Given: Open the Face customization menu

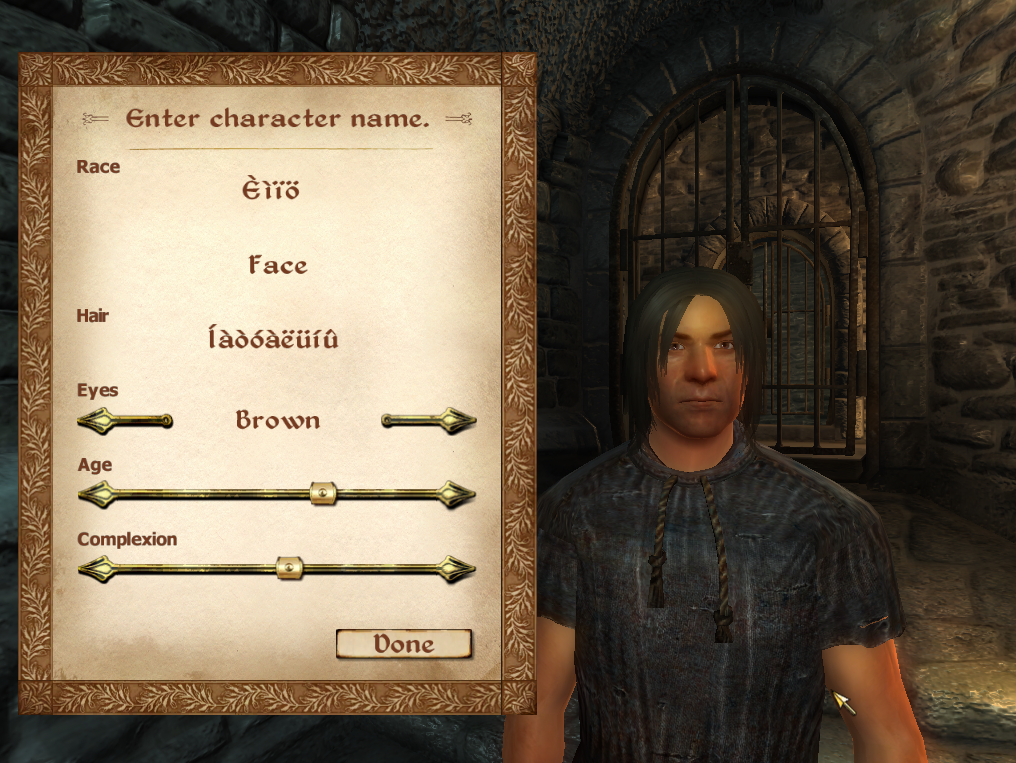Looking at the screenshot, I should pyautogui.click(x=277, y=266).
